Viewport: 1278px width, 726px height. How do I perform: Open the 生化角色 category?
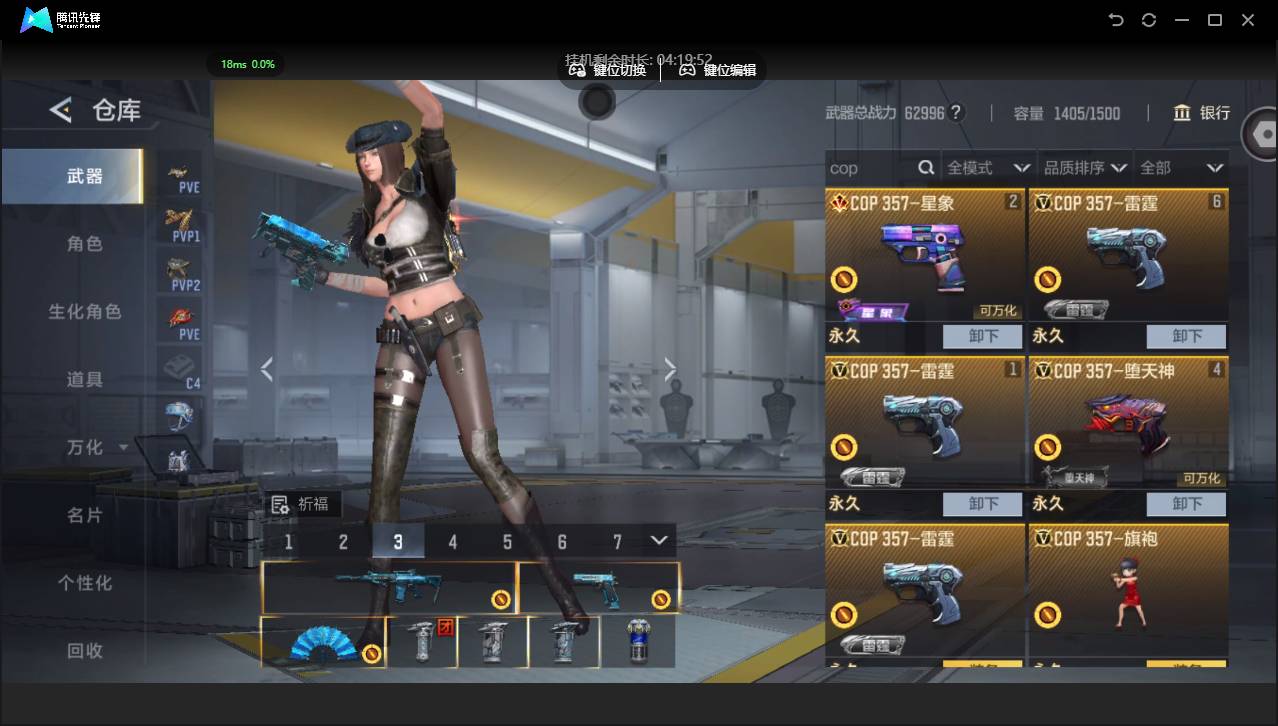(84, 312)
